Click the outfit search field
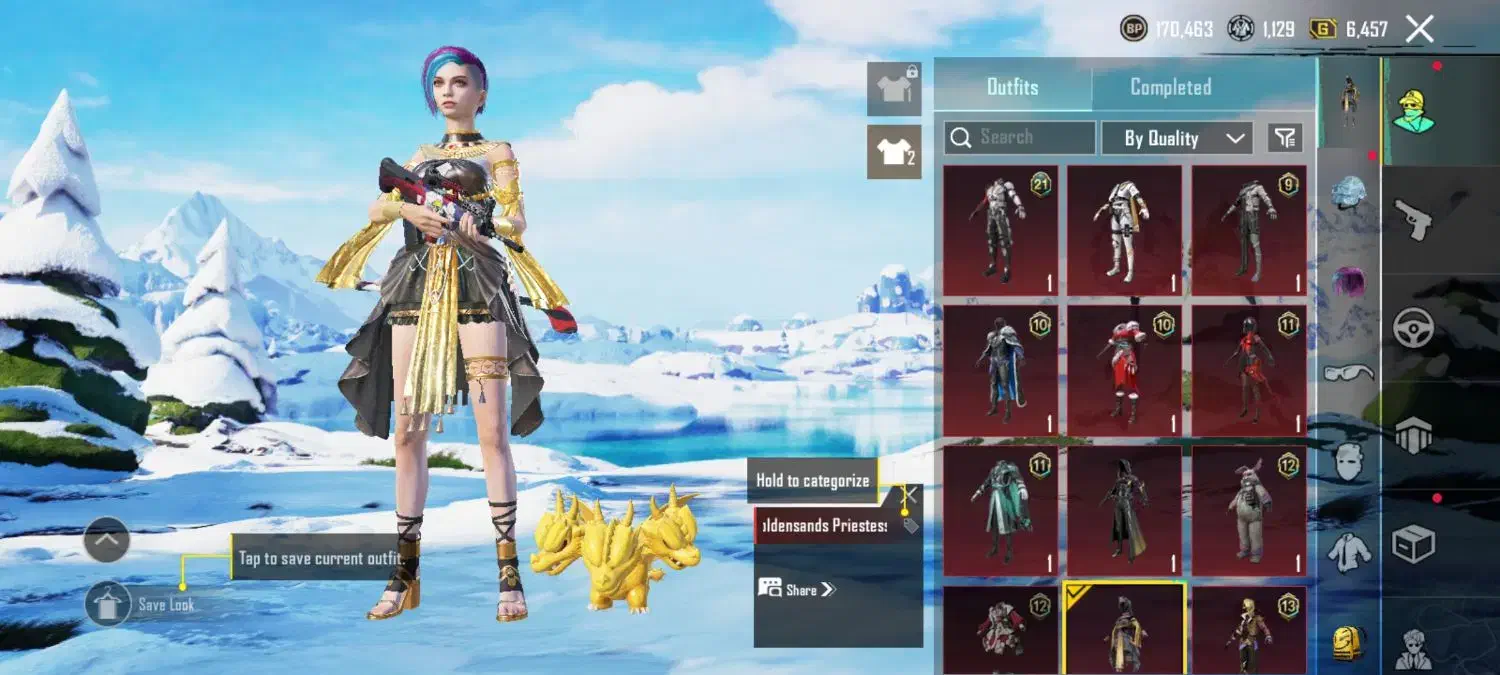Viewport: 1500px width, 675px height. point(1020,138)
